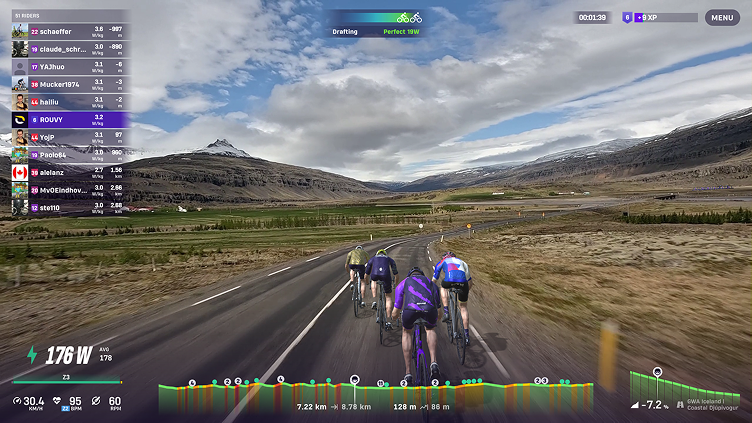
Task: Open the MENU button
Action: pos(722,17)
